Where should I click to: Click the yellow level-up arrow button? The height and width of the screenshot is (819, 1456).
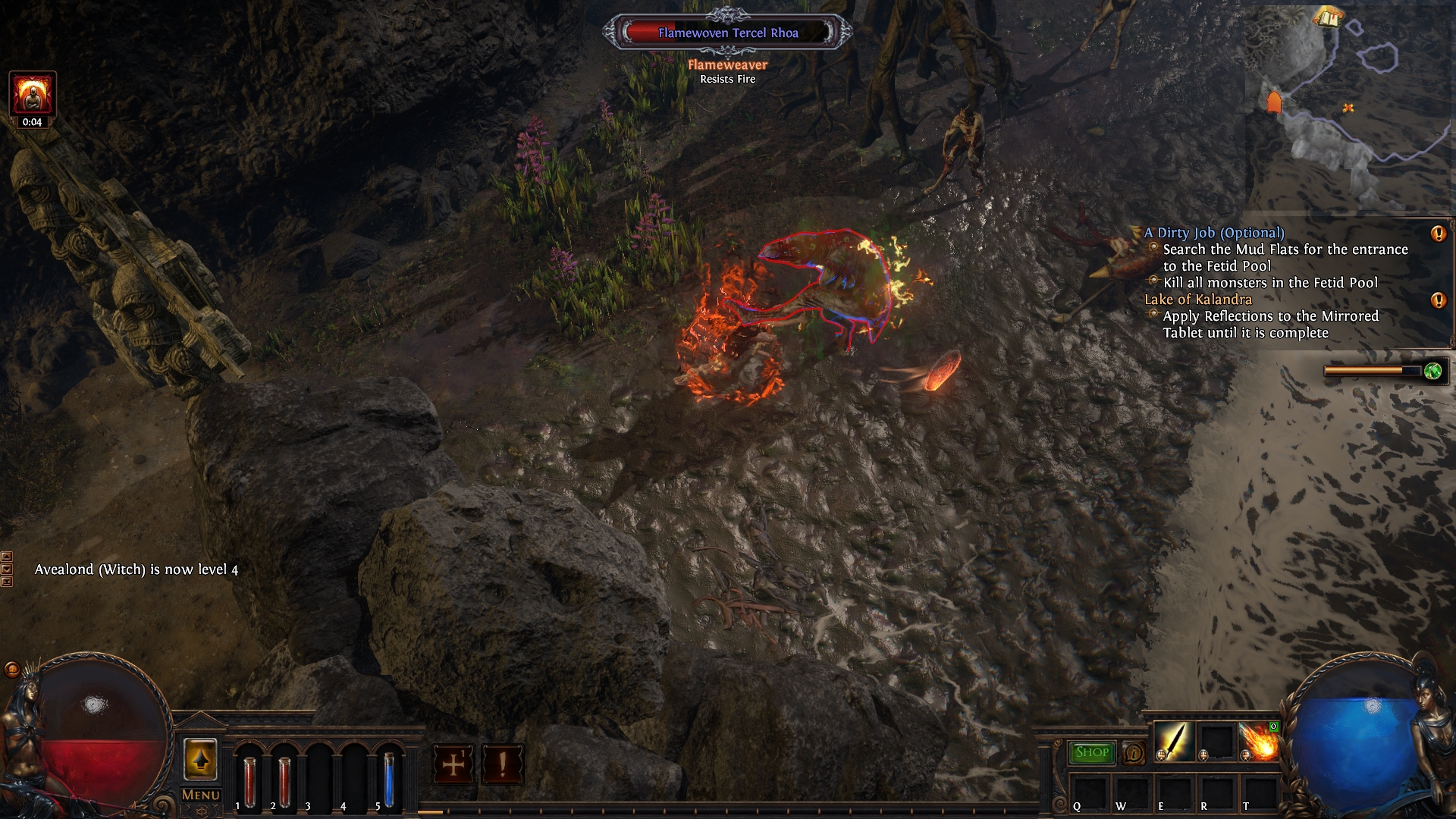click(200, 759)
